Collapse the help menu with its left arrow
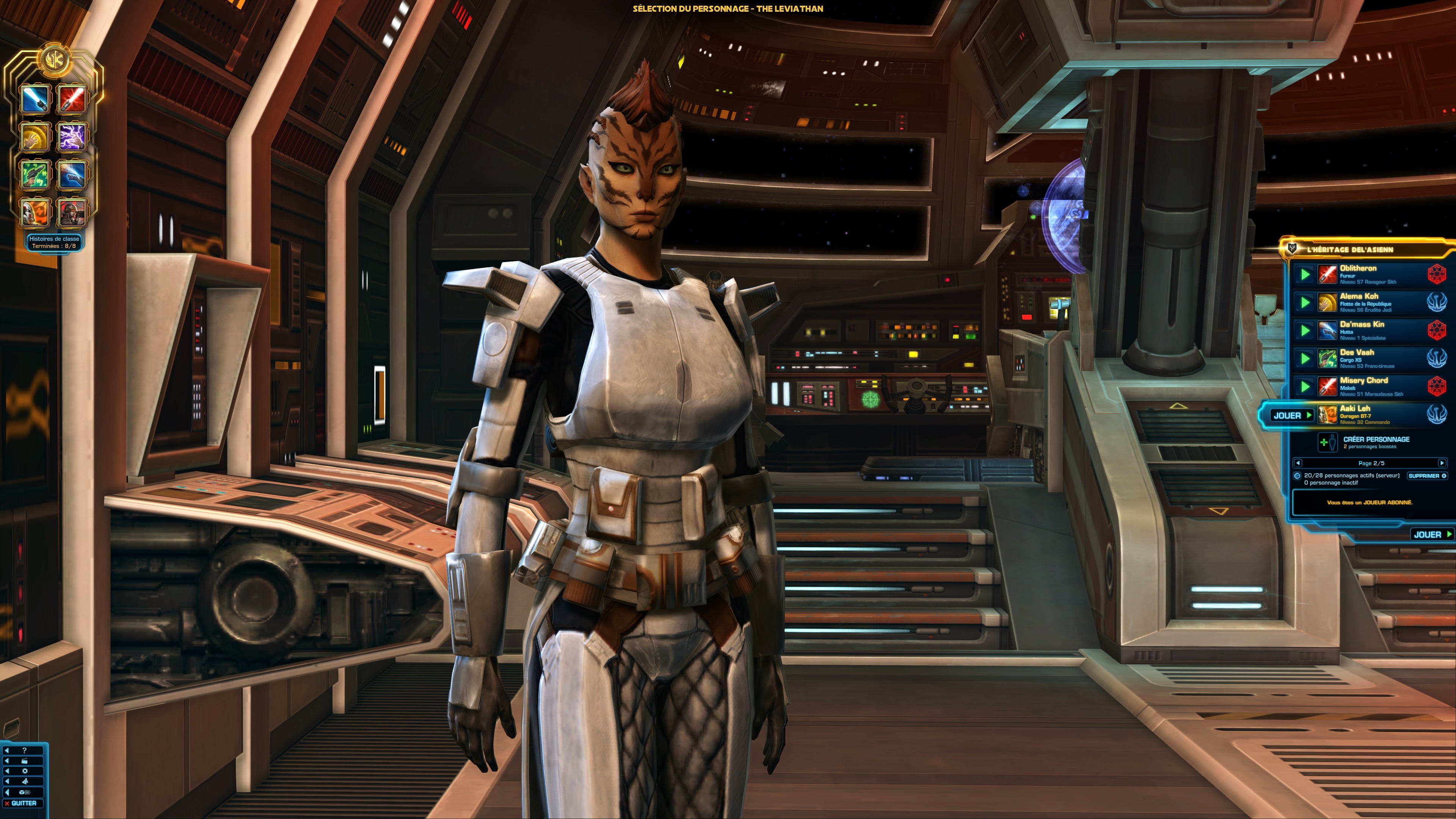 [7, 751]
